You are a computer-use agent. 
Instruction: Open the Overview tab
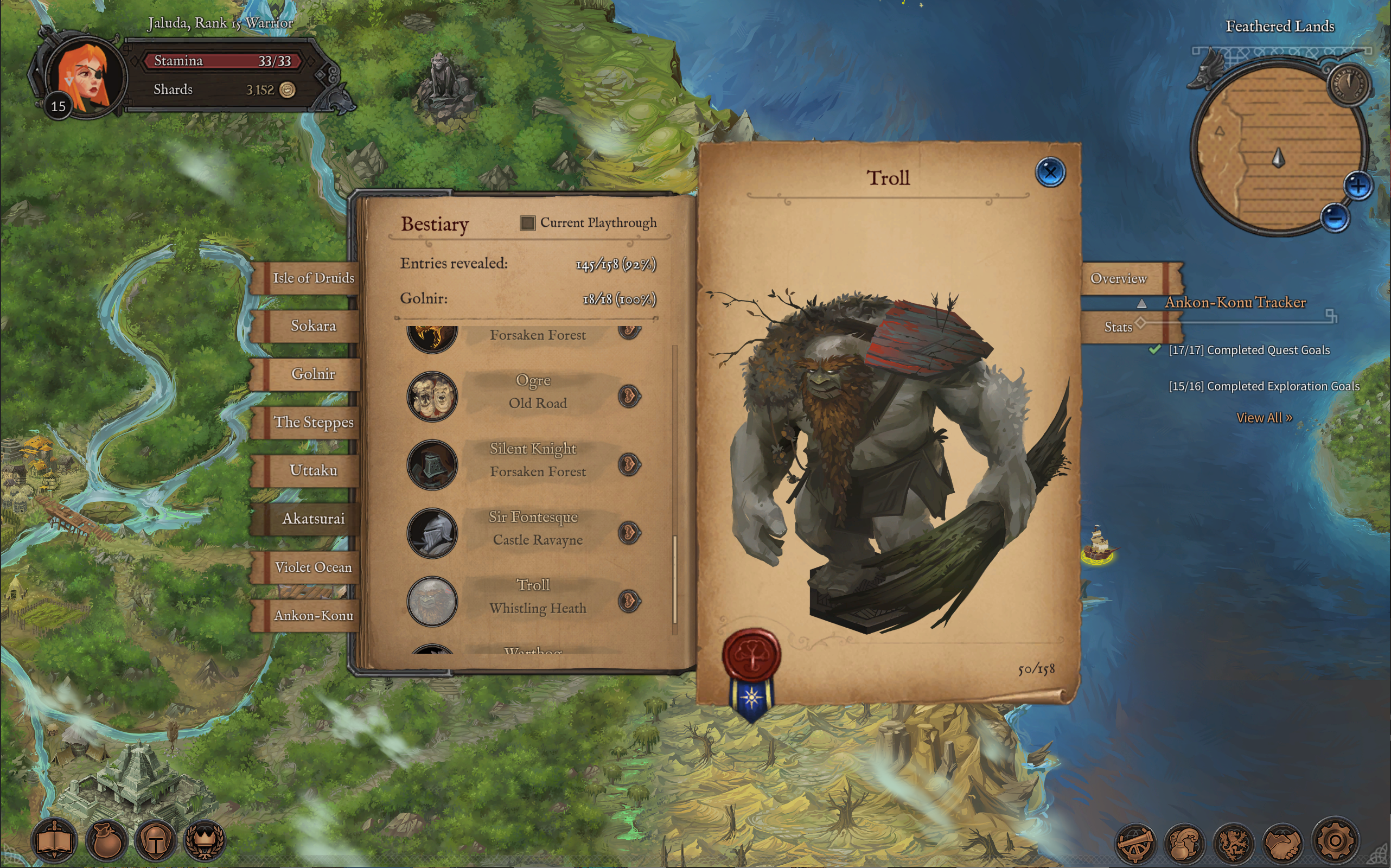pyautogui.click(x=1118, y=278)
